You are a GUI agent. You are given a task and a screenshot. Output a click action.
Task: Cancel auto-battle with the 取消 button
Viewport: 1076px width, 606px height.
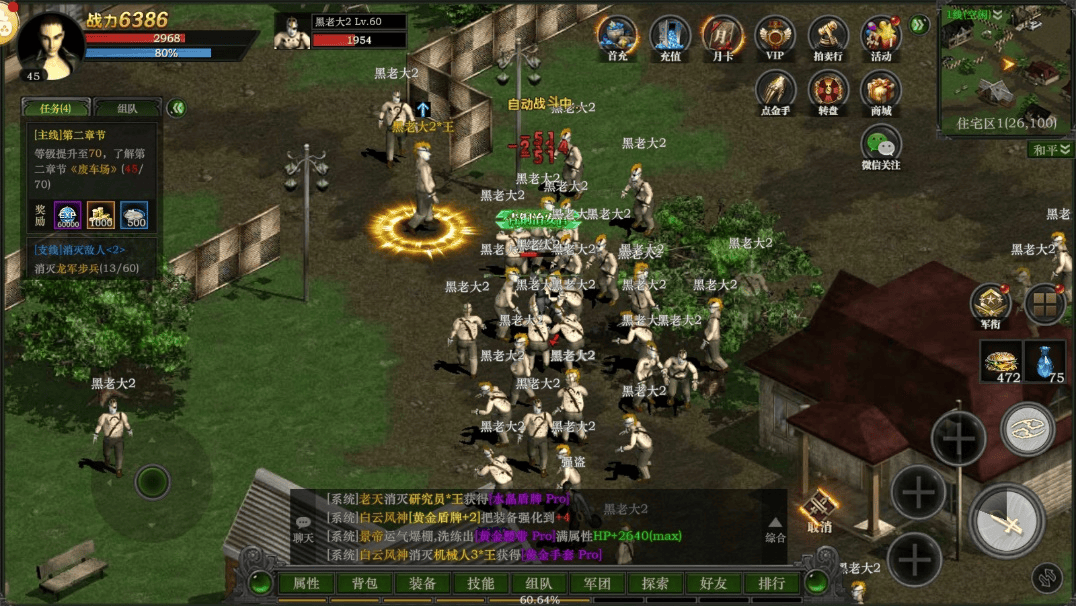(820, 510)
